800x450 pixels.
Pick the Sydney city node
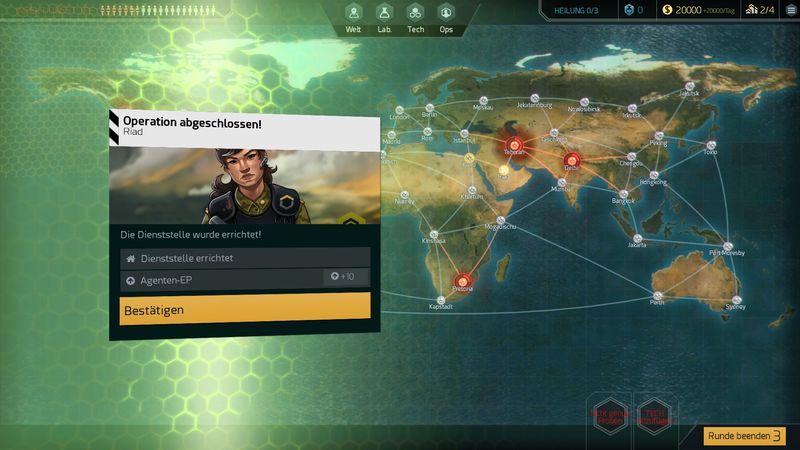coord(738,298)
